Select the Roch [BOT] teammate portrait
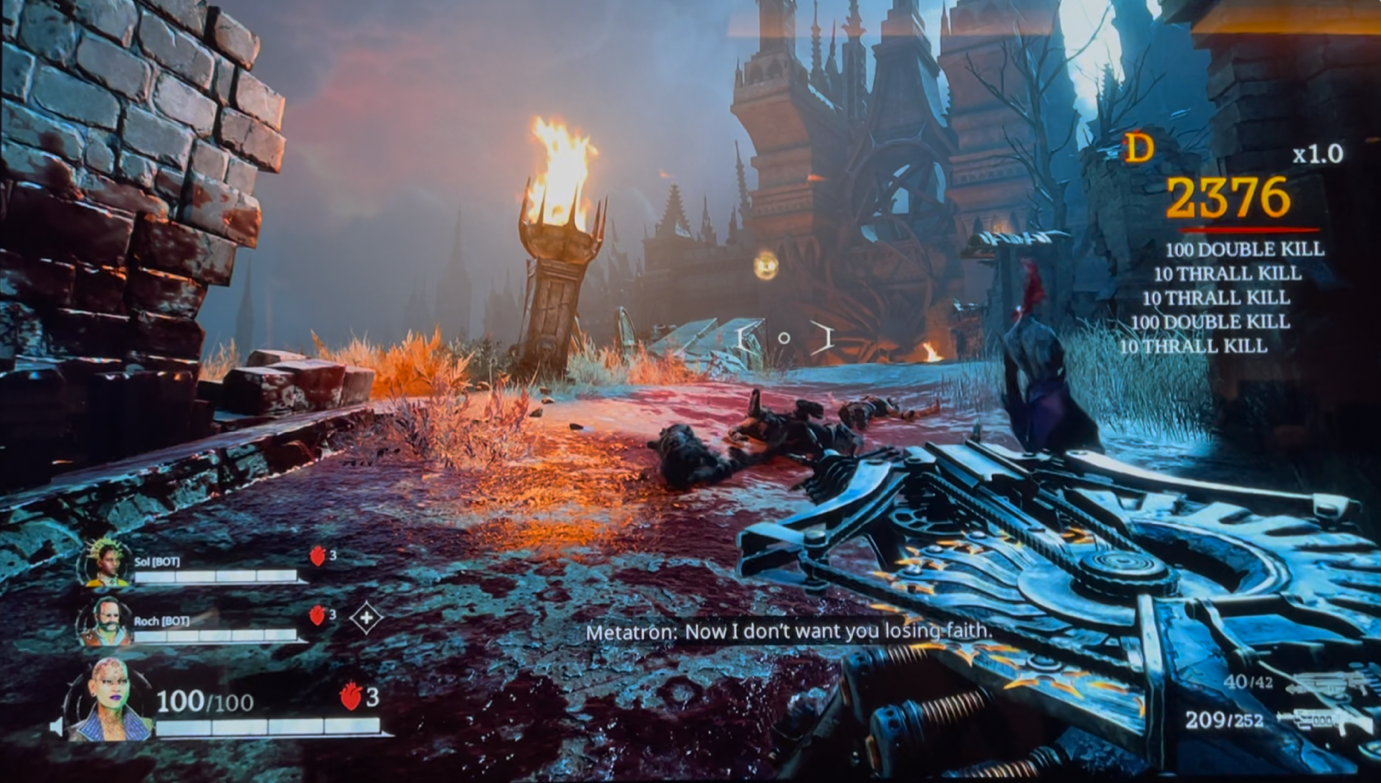Screen dimensions: 1381x783 (107, 622)
